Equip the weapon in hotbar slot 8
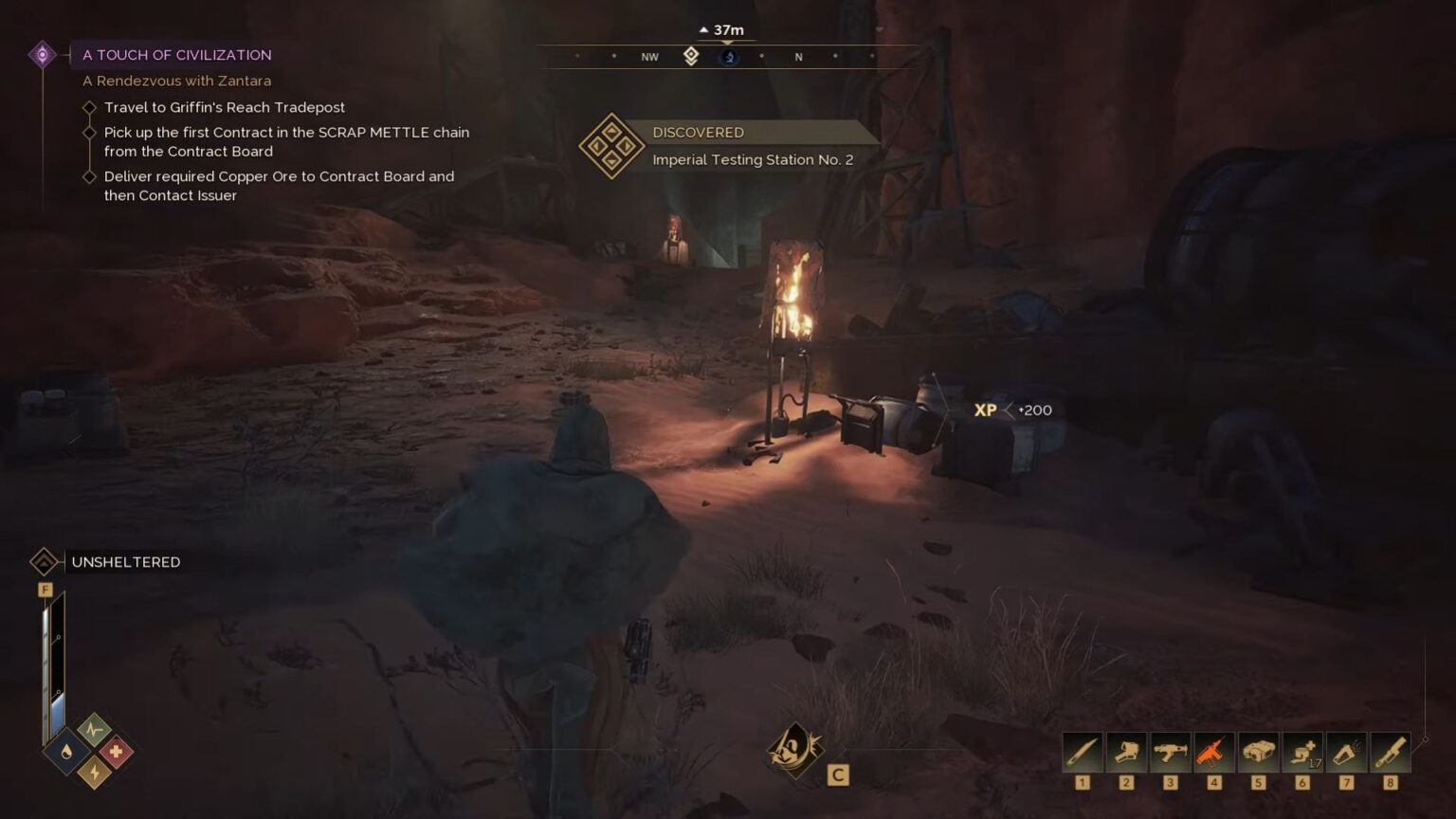1456x819 pixels. [1392, 752]
